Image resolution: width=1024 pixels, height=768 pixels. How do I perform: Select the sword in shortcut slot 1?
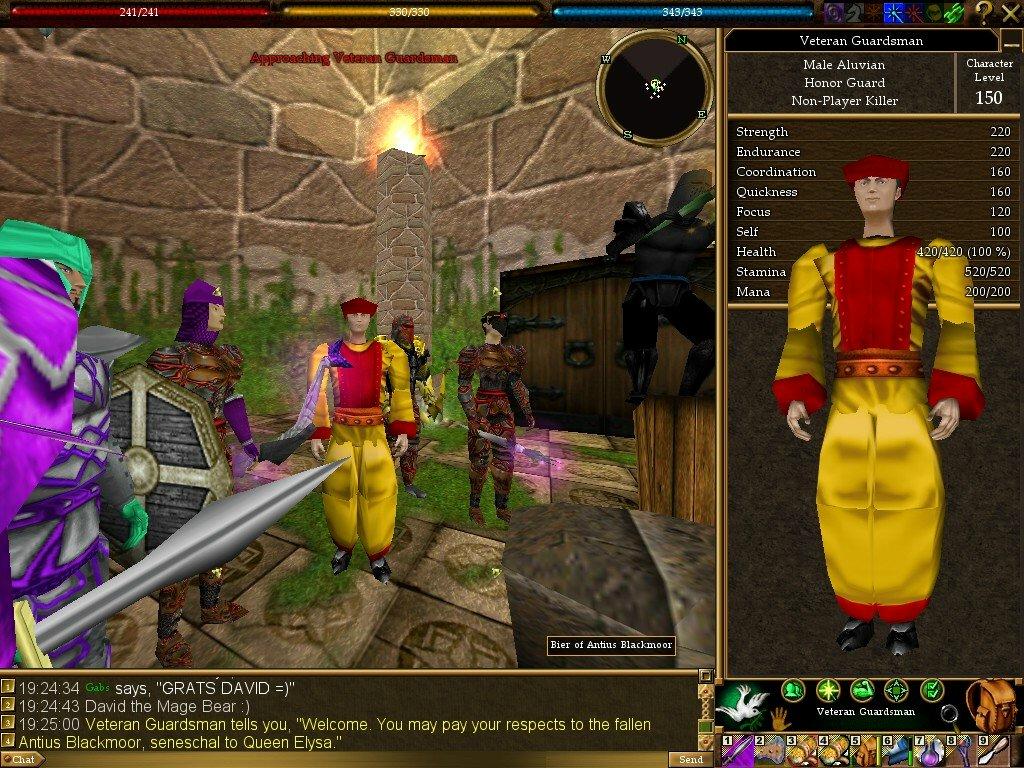pyautogui.click(x=736, y=751)
